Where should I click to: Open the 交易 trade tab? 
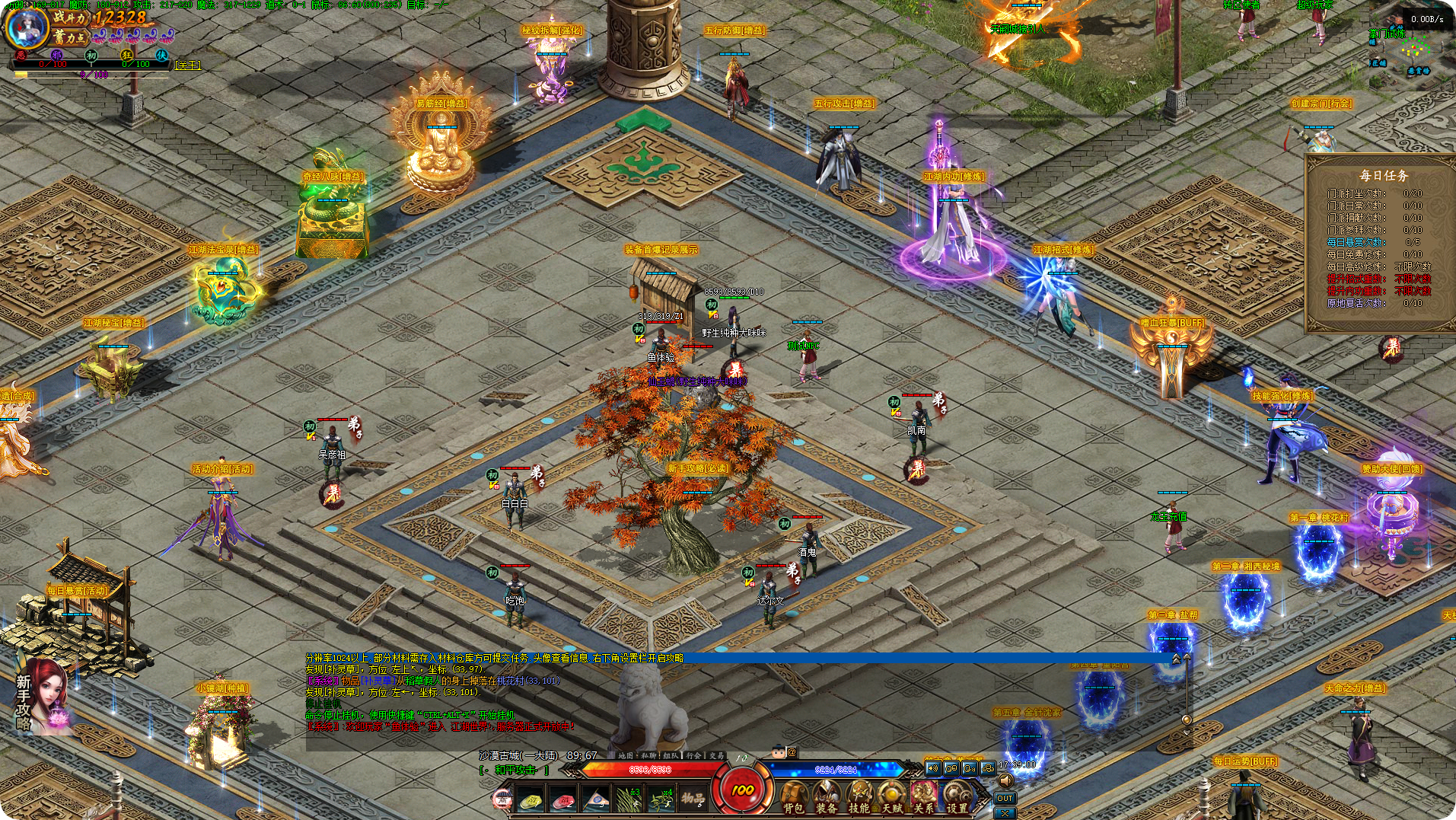[716, 755]
